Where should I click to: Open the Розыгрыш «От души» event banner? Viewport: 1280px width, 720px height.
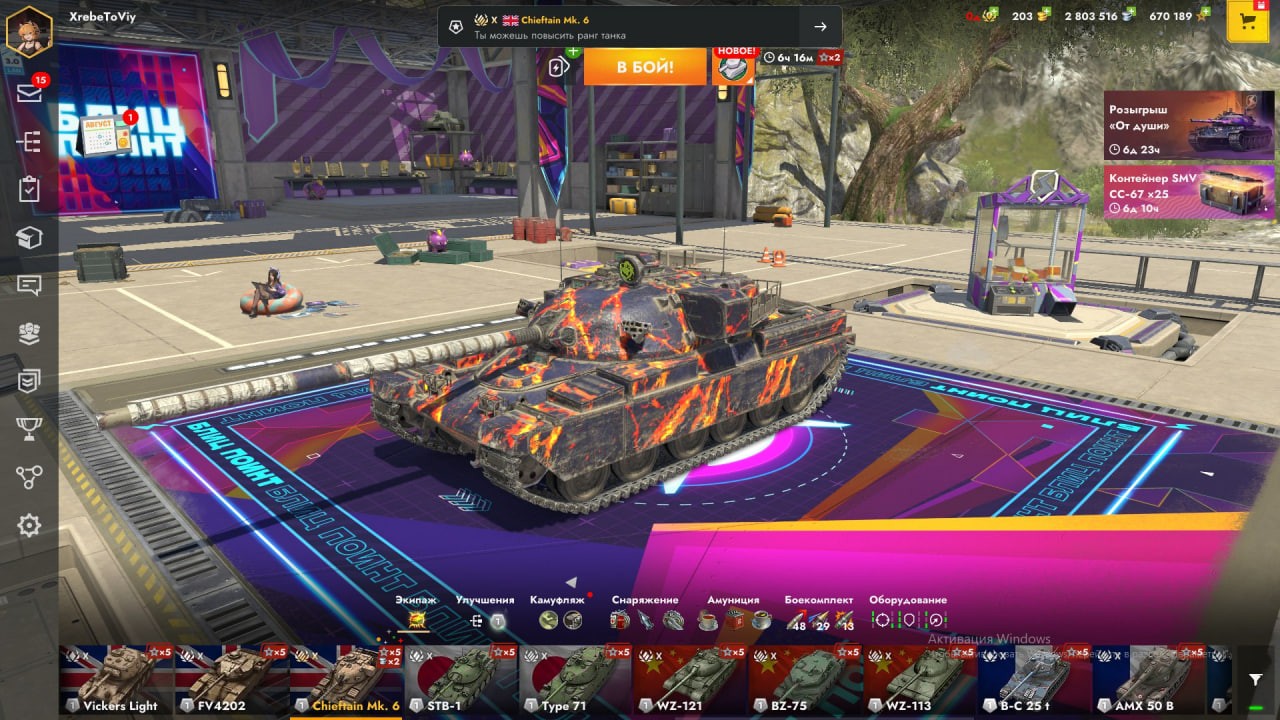pyautogui.click(x=1175, y=125)
